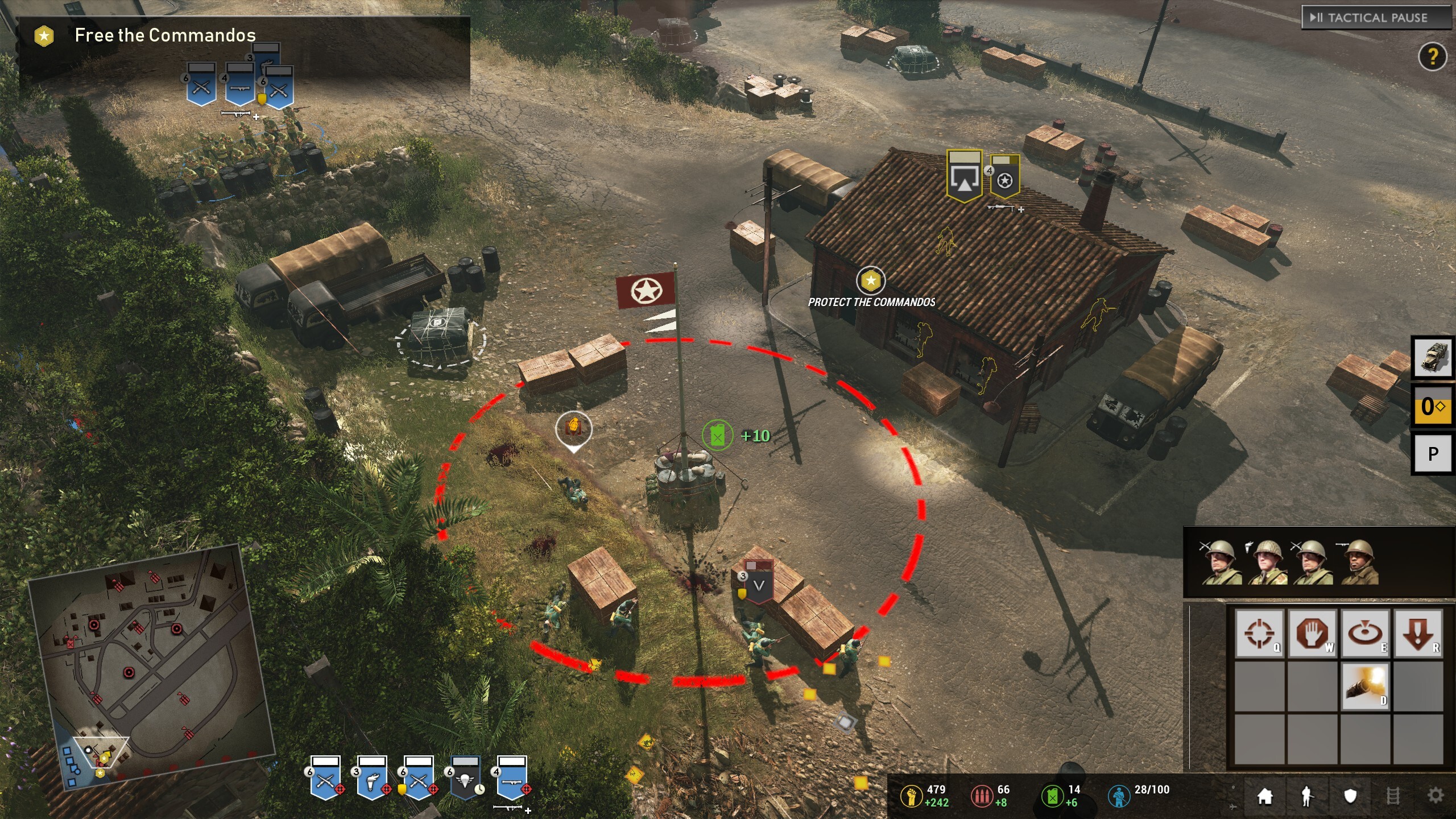Select the paratrooper squad with clock icon
Viewport: 1456px width, 819px height.
click(465, 777)
